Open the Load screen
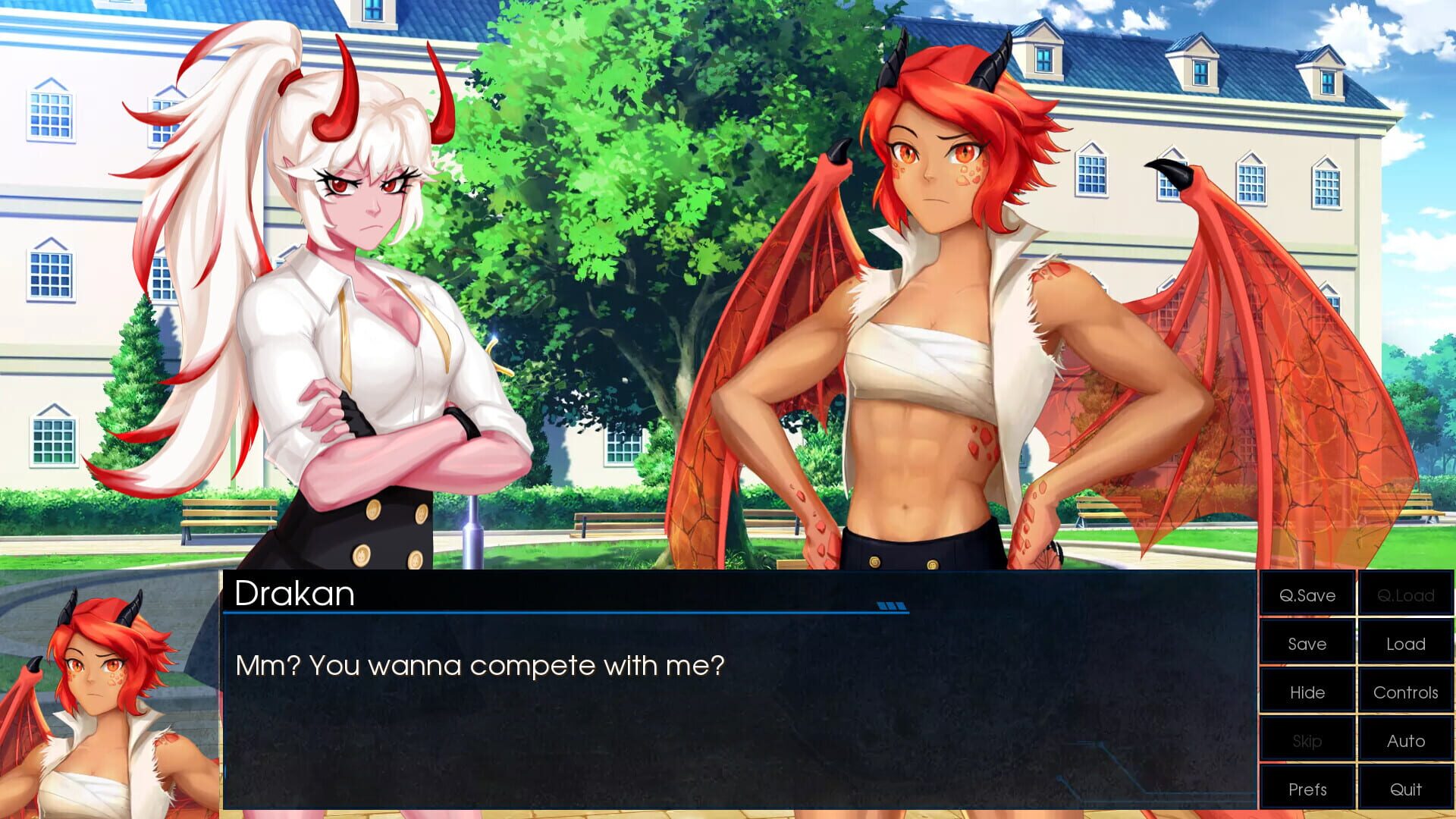The height and width of the screenshot is (819, 1456). 1405,644
